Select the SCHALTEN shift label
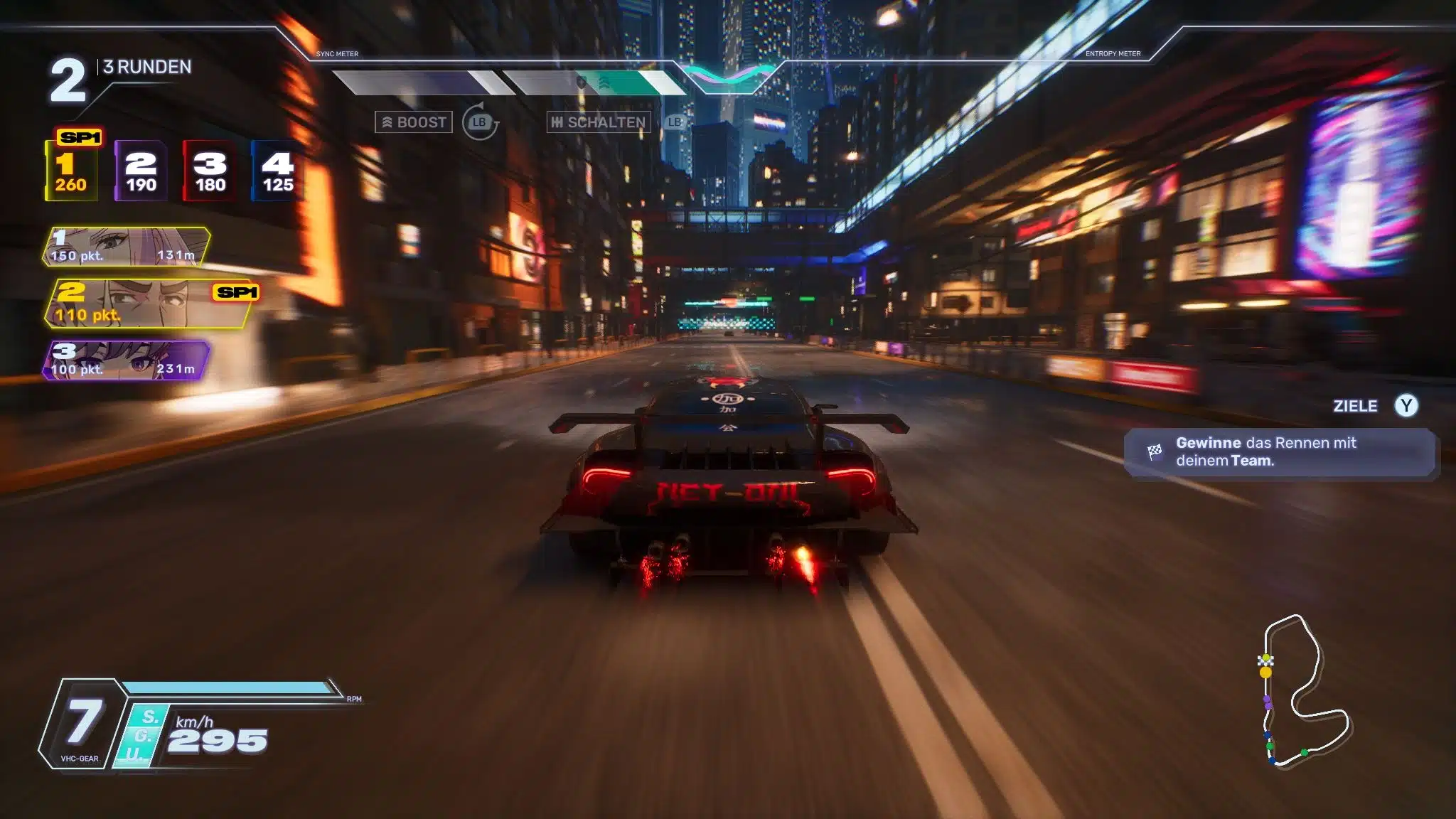The image size is (1456, 819). (599, 122)
